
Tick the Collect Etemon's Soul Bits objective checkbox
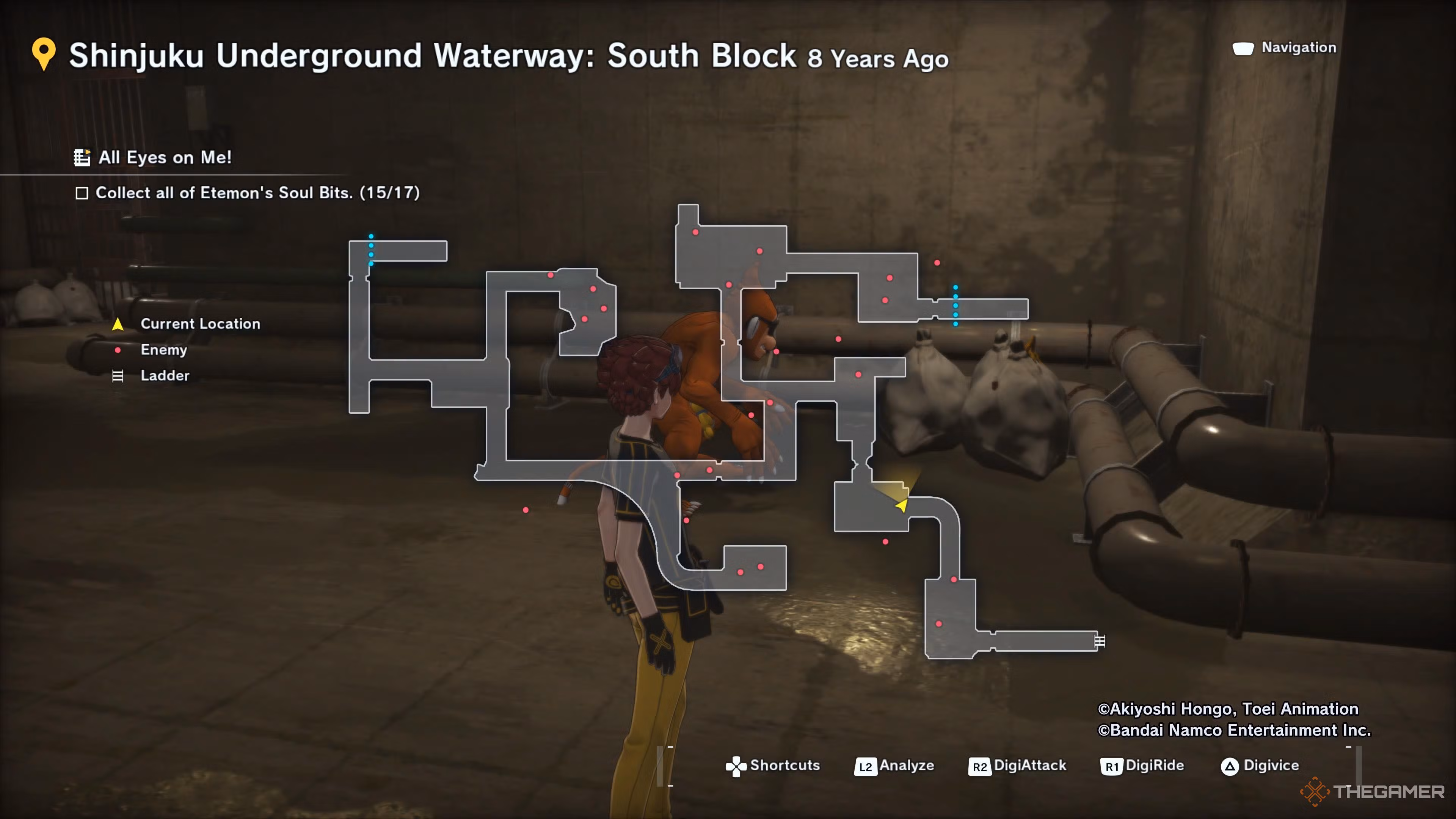click(82, 193)
